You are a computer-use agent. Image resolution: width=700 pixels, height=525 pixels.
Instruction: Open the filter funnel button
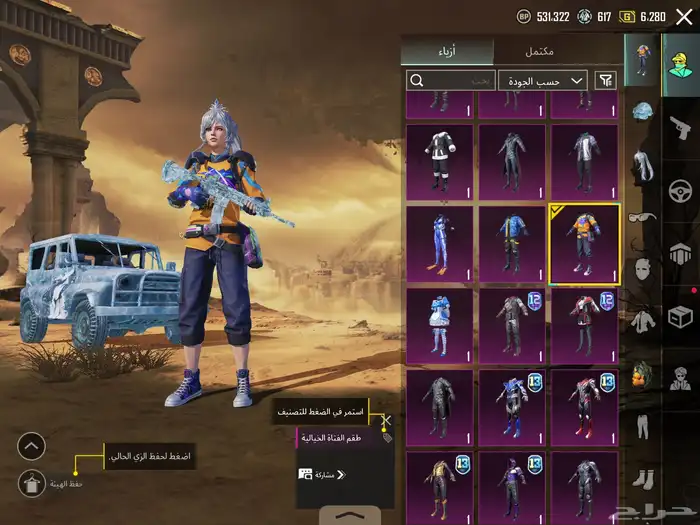point(605,80)
